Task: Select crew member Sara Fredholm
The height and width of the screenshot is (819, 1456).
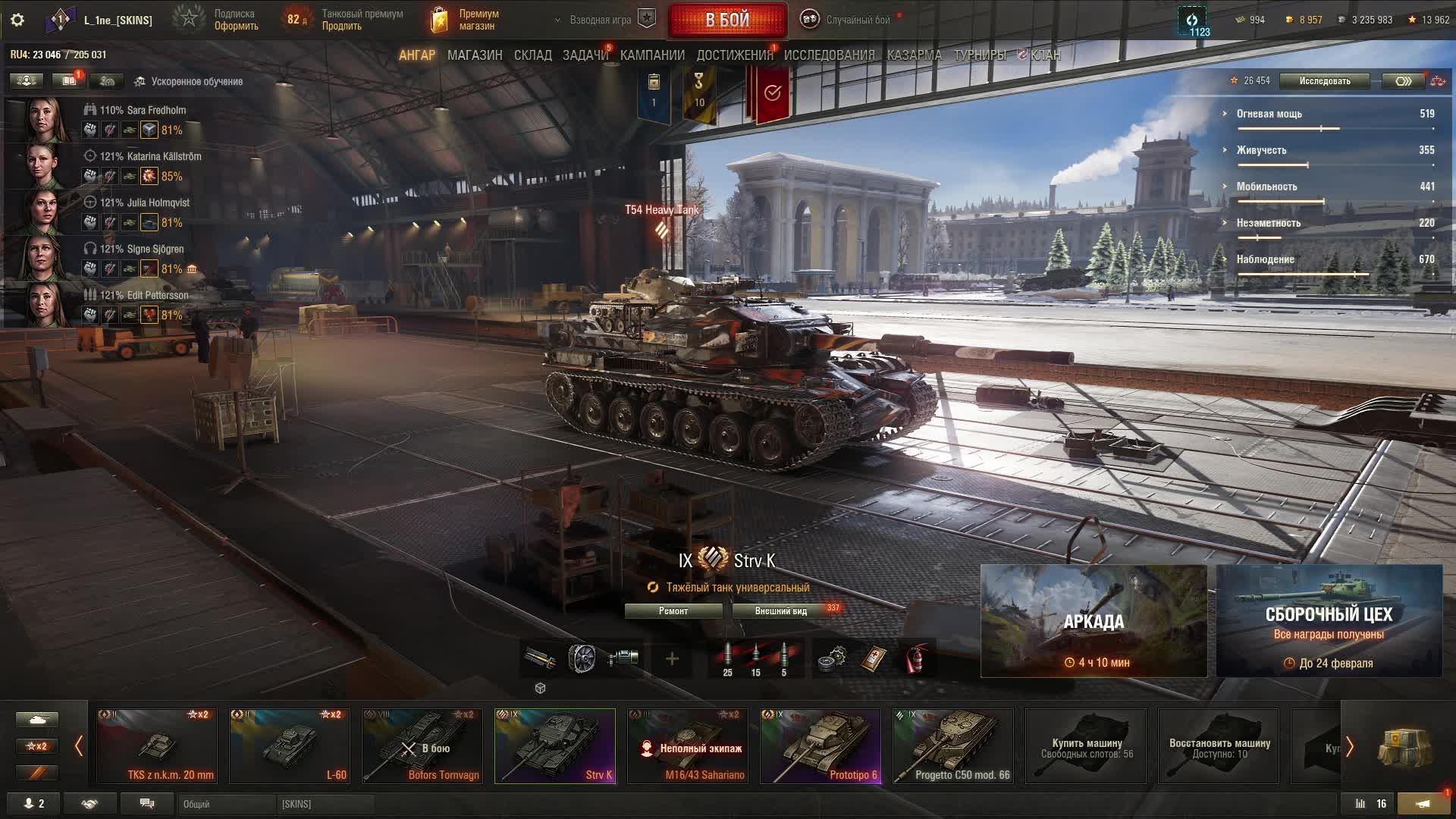Action: [142, 111]
